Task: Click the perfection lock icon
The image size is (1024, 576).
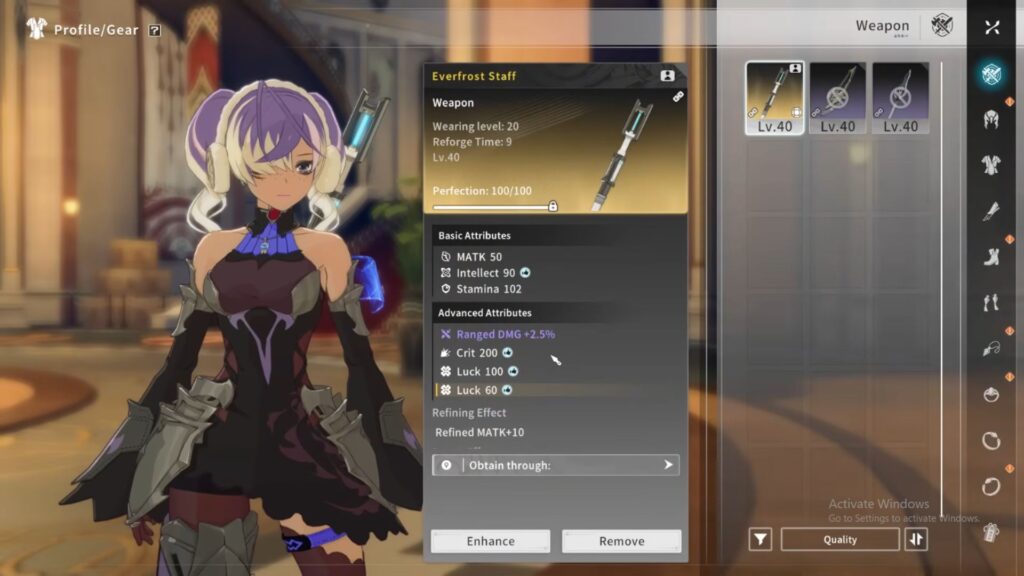Action: [x=553, y=206]
